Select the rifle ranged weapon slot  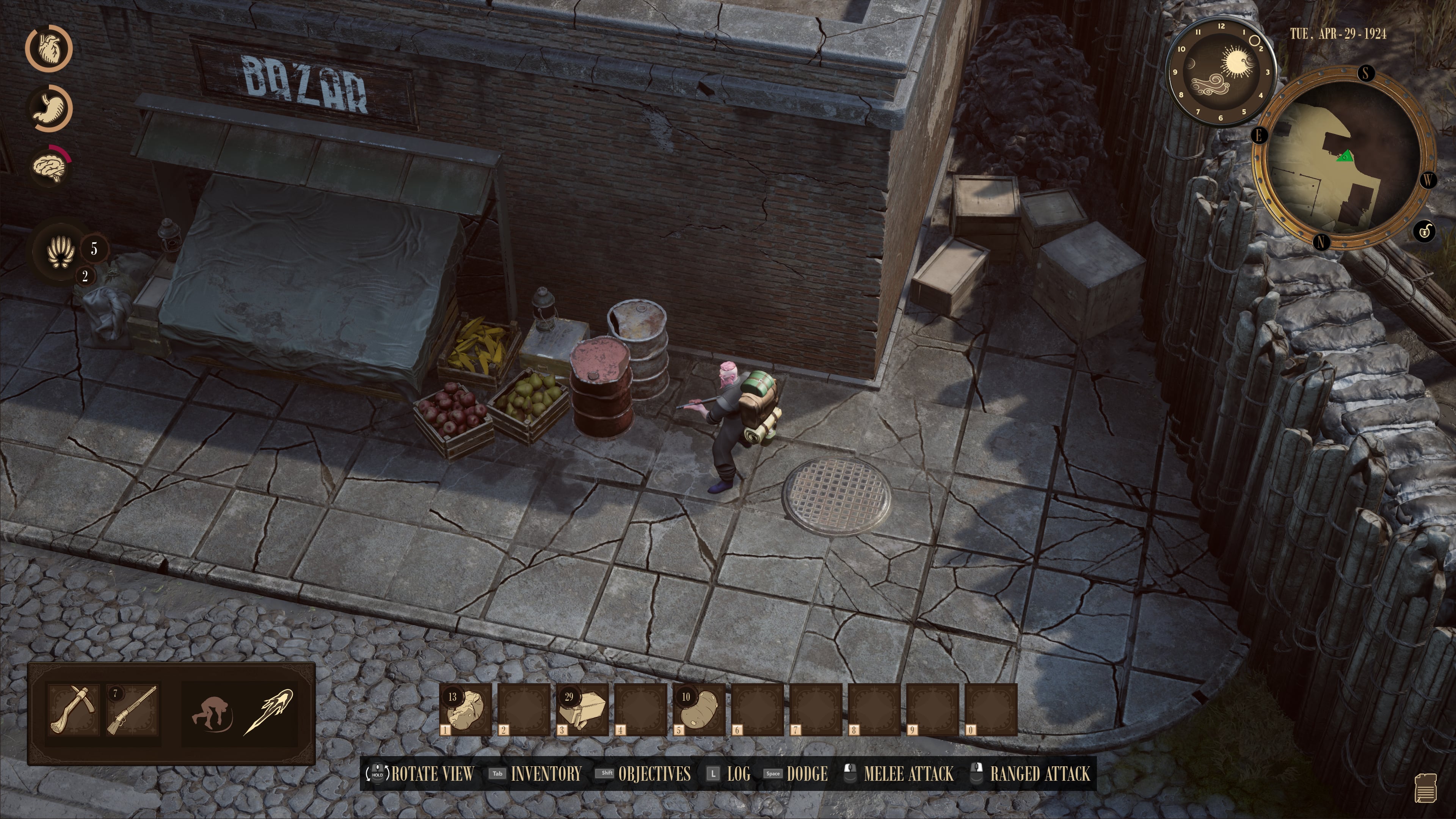pyautogui.click(x=132, y=710)
